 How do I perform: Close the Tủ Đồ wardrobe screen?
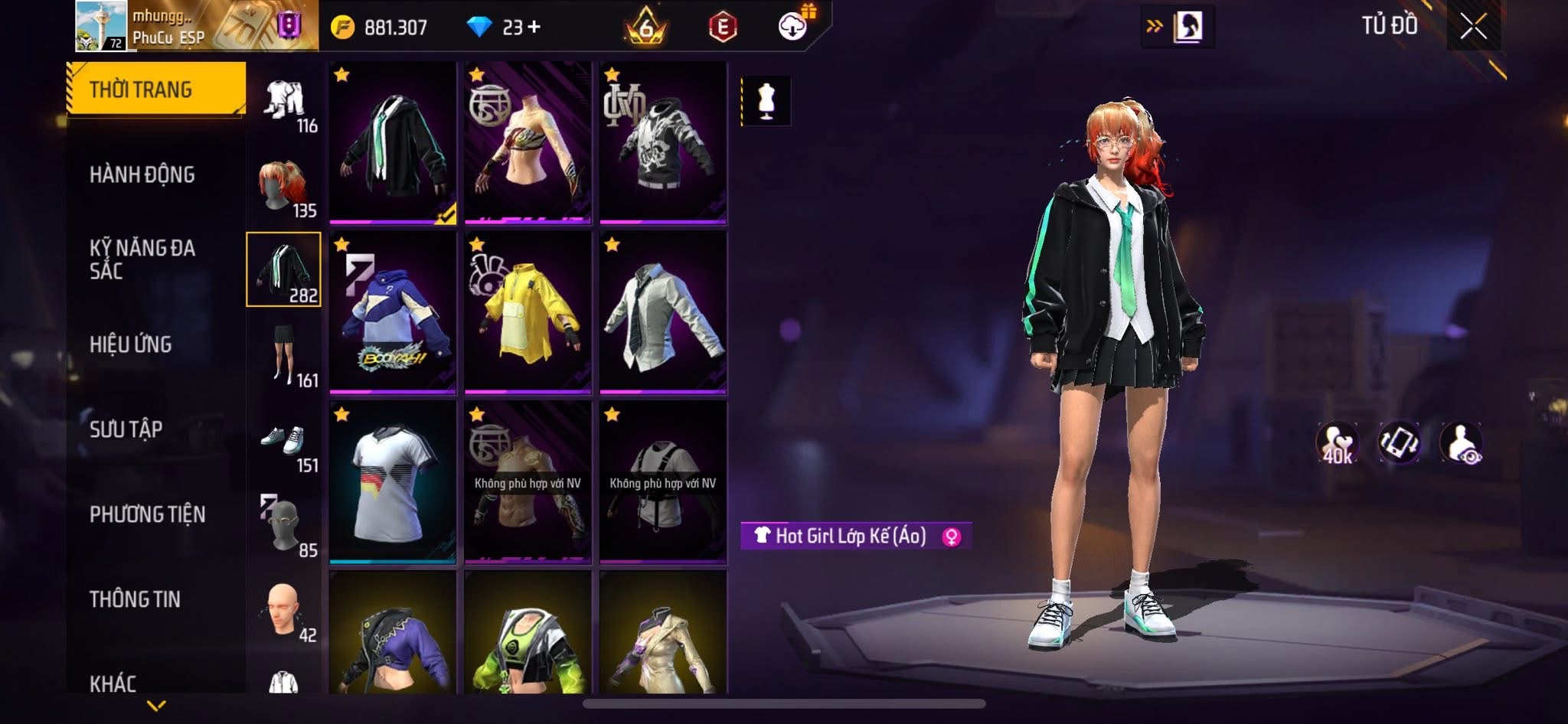point(1473,28)
